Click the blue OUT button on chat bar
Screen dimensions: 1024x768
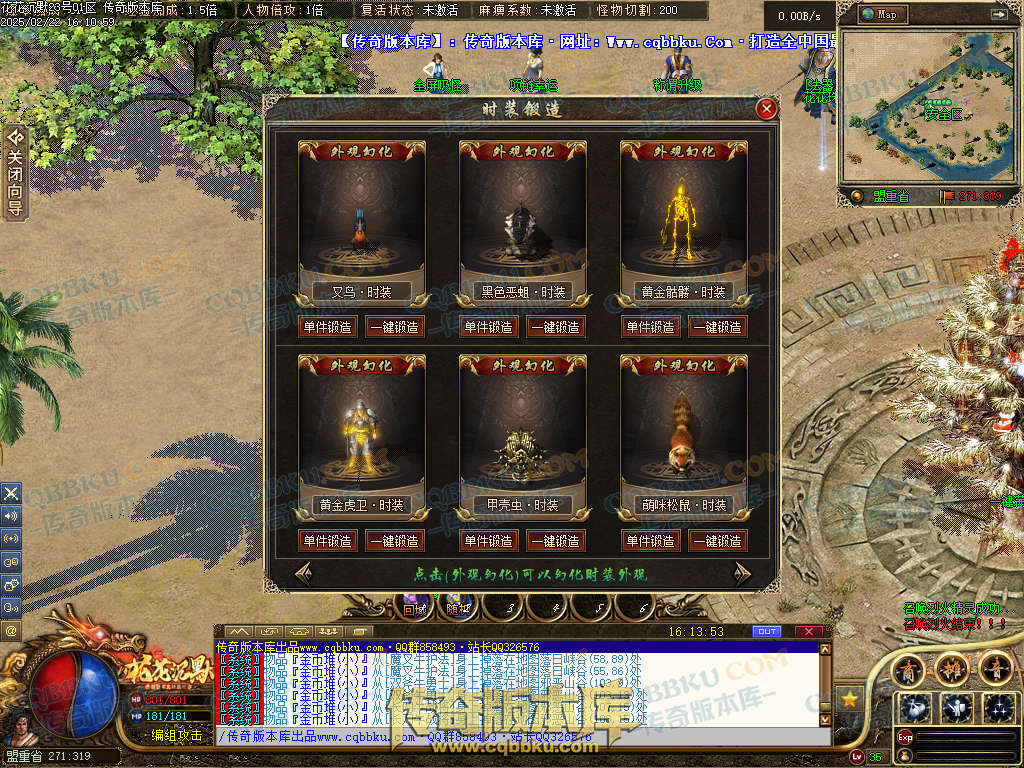(x=766, y=632)
